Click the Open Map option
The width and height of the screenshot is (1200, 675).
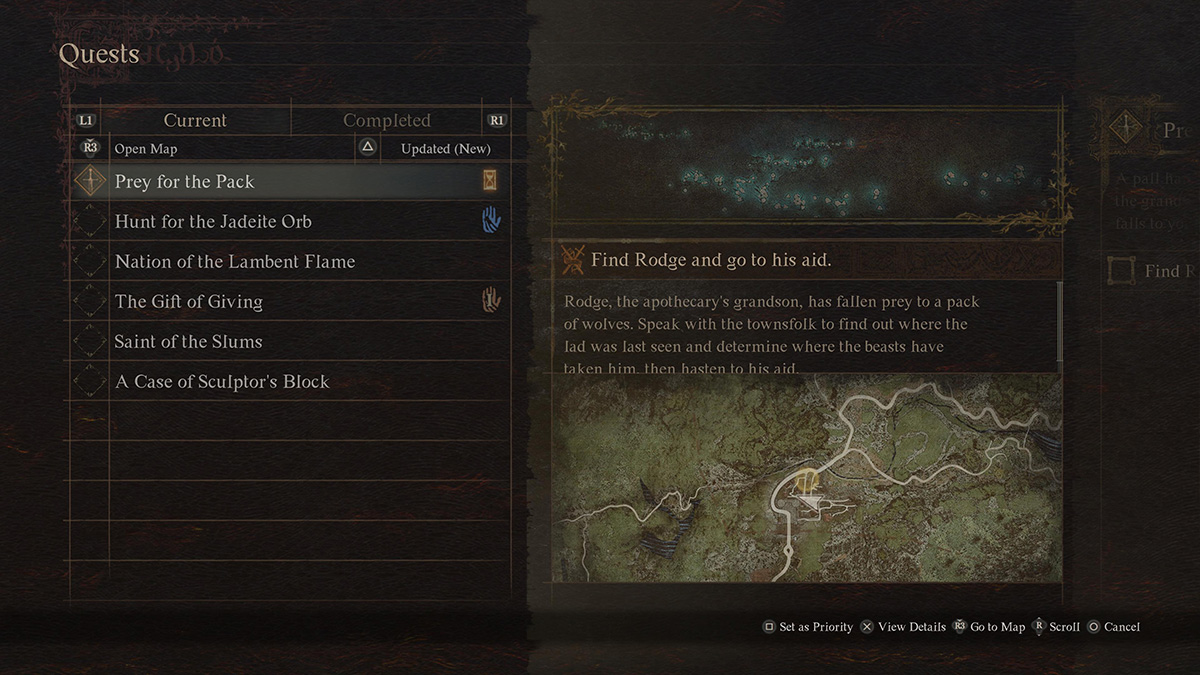click(x=146, y=149)
